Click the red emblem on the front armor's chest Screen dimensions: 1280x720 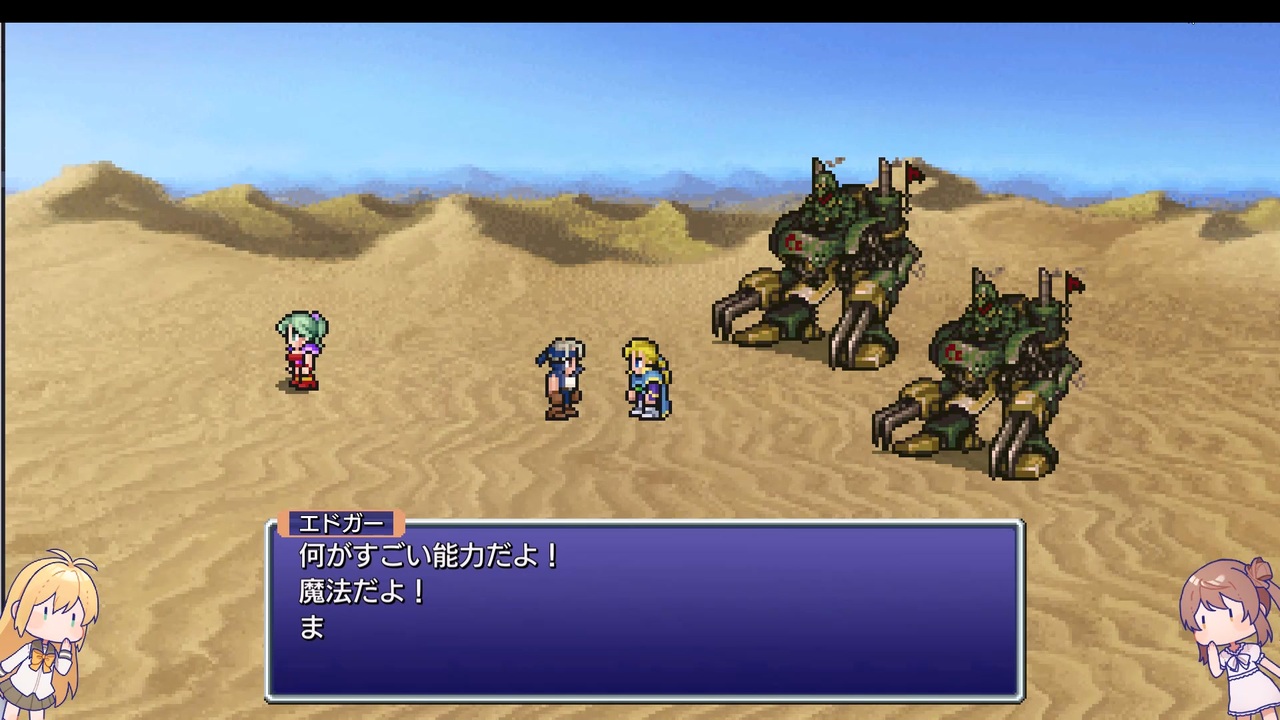793,243
